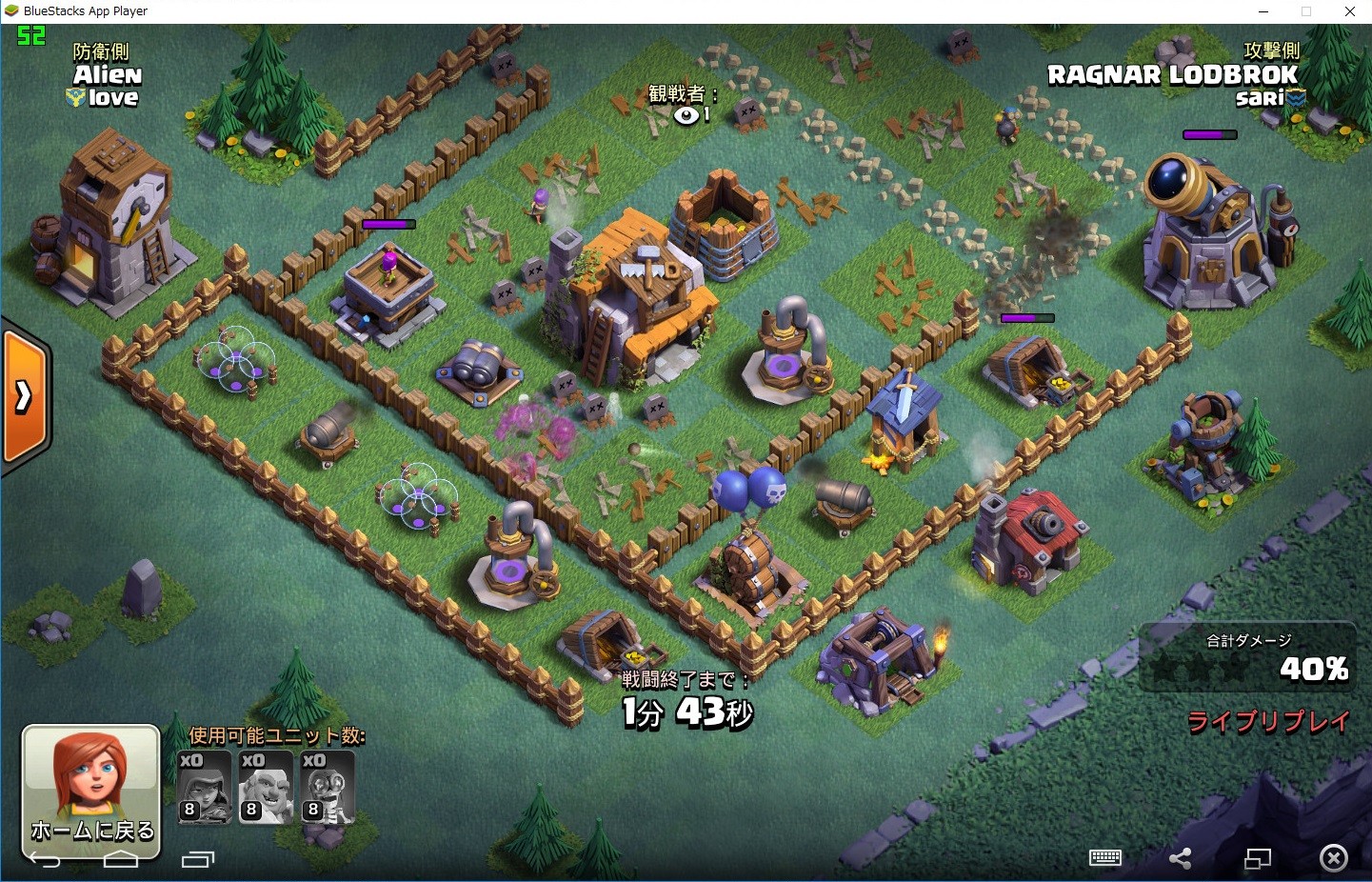The image size is (1372, 882).
Task: Open the BlueStacks share icon
Action: [x=1181, y=858]
